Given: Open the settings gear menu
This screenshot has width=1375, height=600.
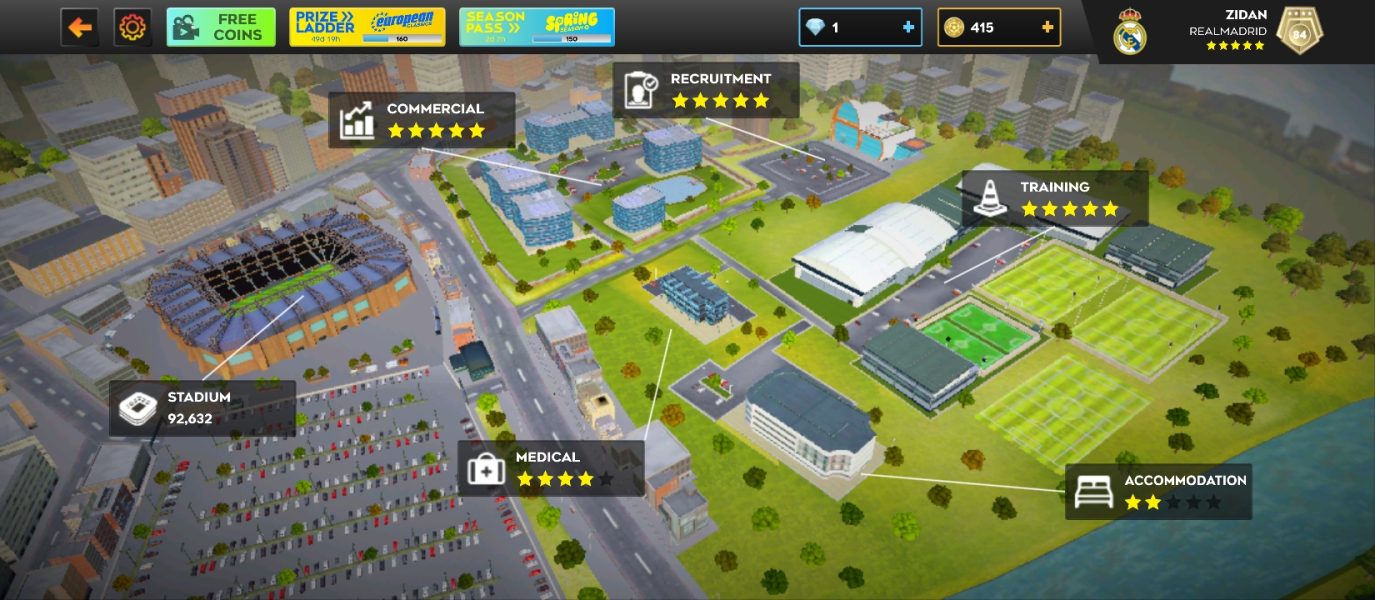Looking at the screenshot, I should [132, 27].
